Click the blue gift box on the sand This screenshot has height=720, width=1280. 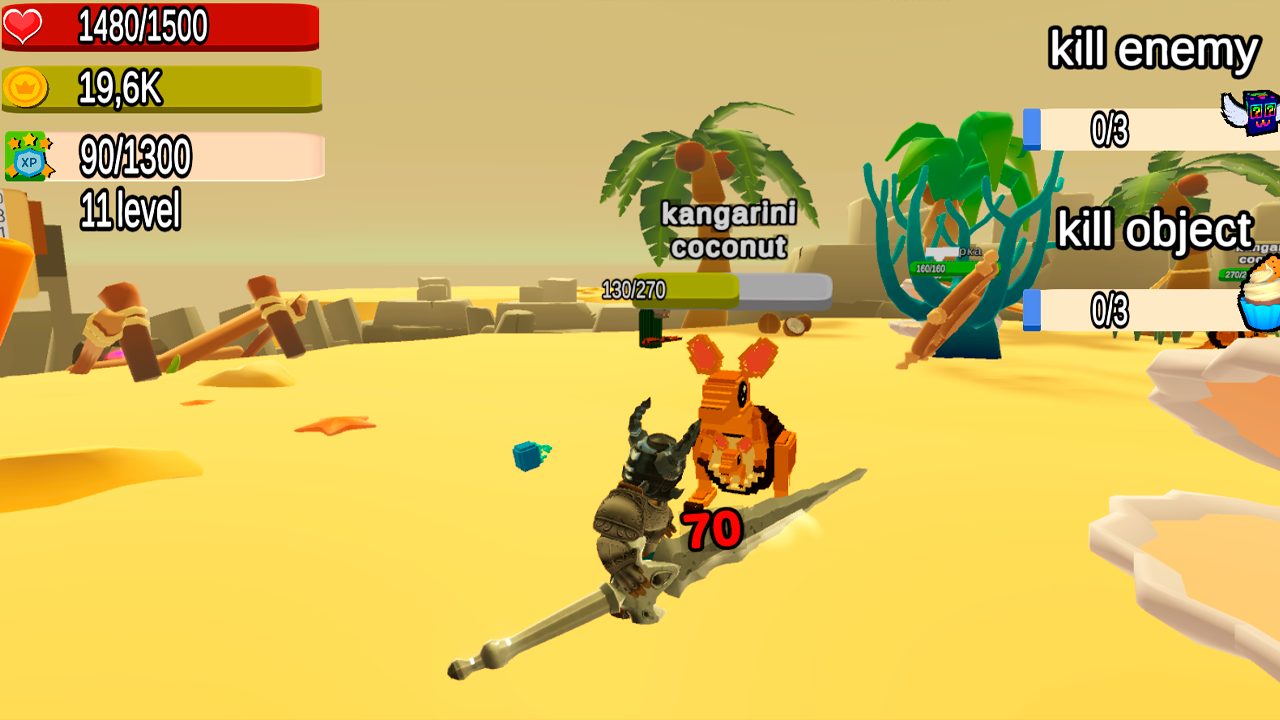(524, 457)
